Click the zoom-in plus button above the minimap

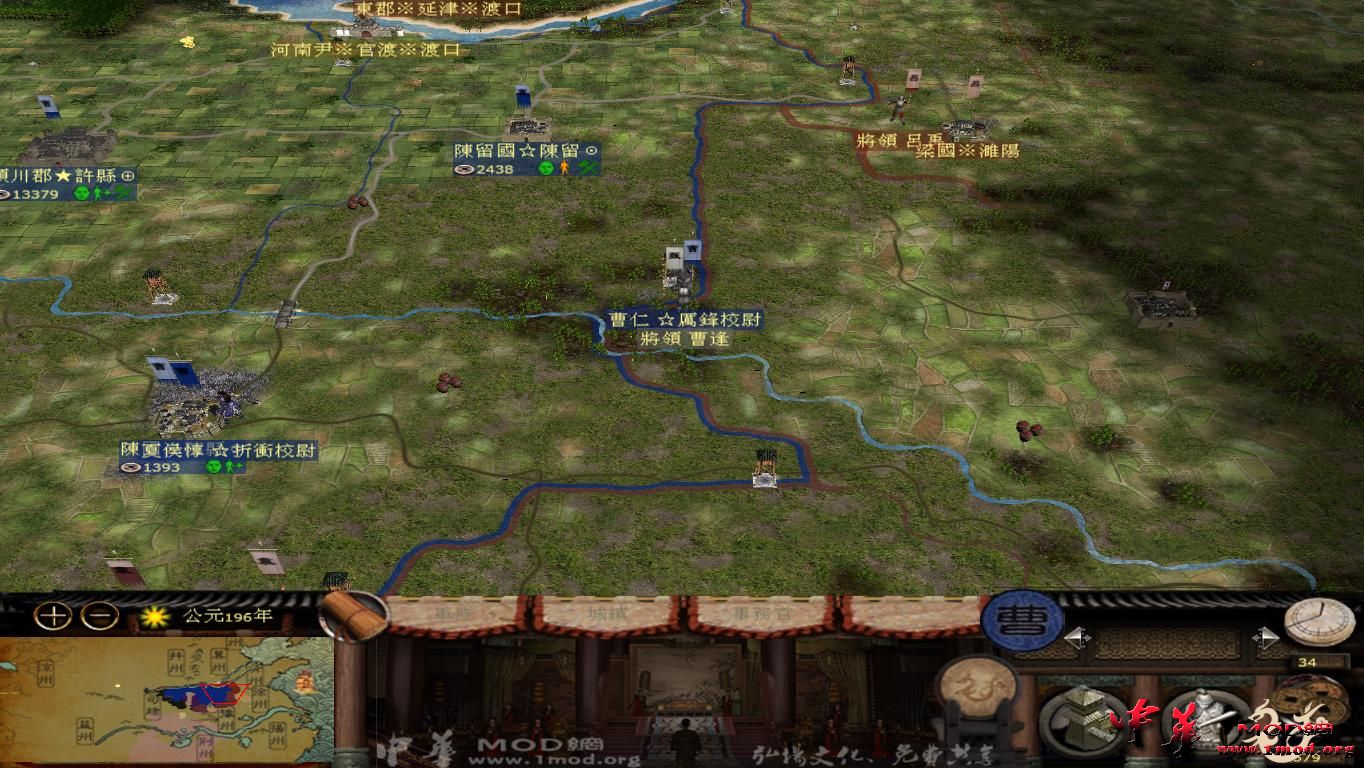[x=52, y=617]
